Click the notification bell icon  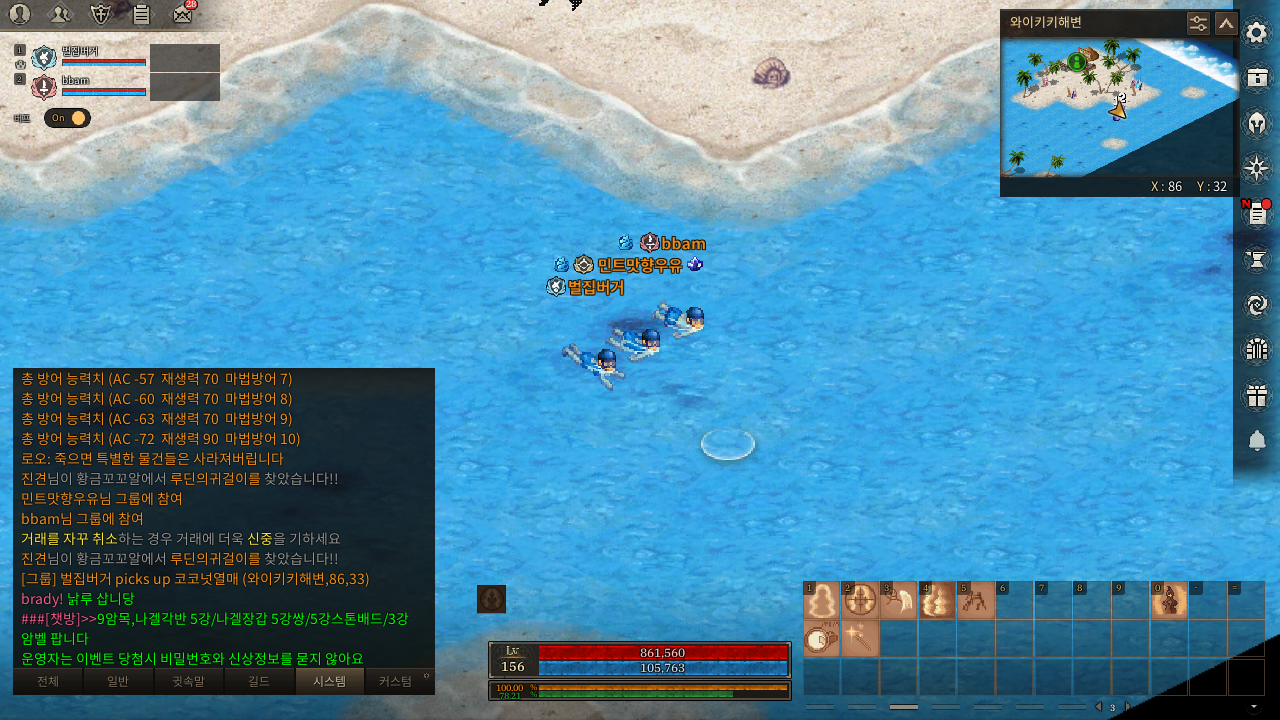(1257, 441)
